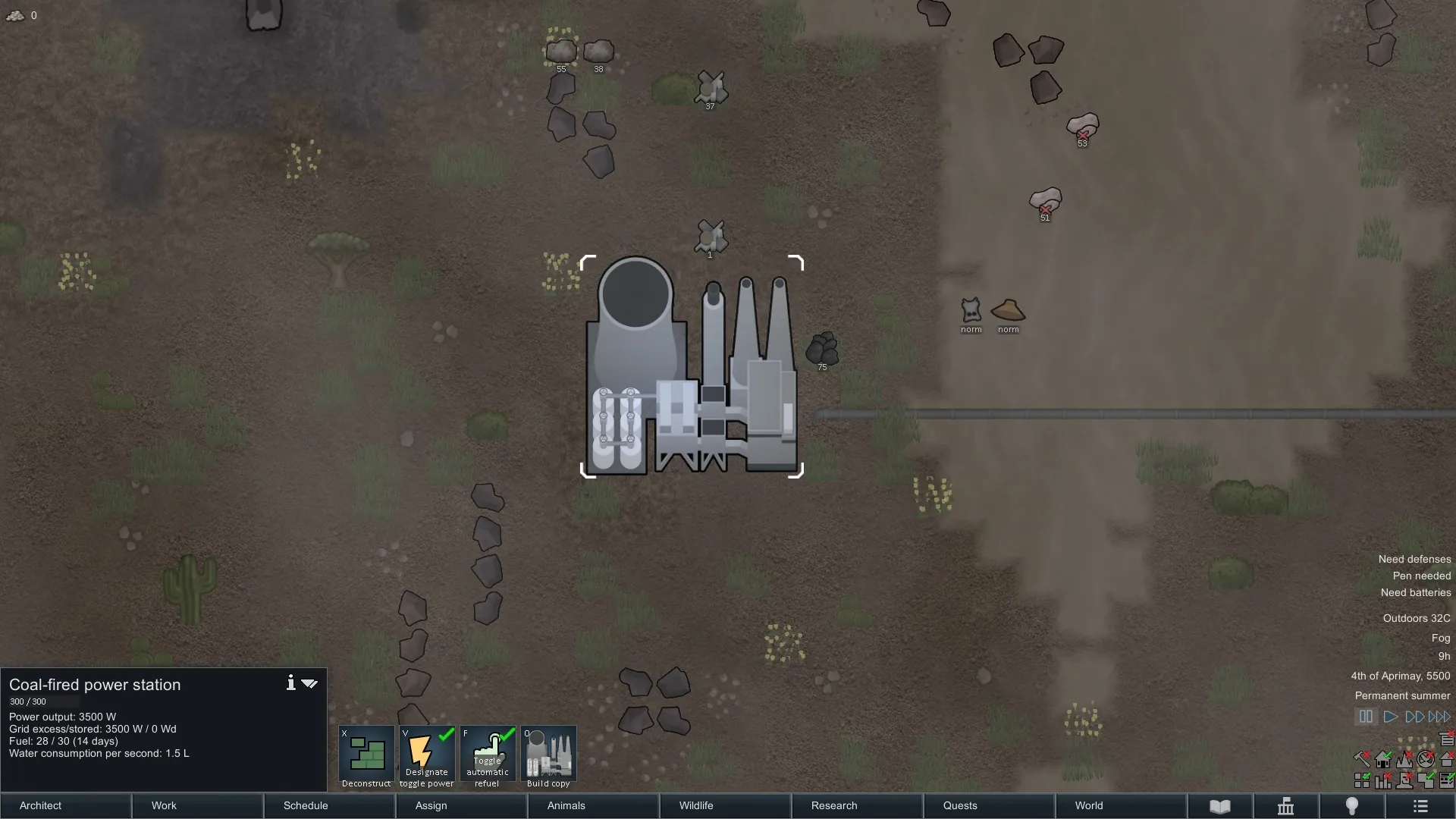
Task: Click the "Need defenses" alert
Action: [x=1414, y=559]
